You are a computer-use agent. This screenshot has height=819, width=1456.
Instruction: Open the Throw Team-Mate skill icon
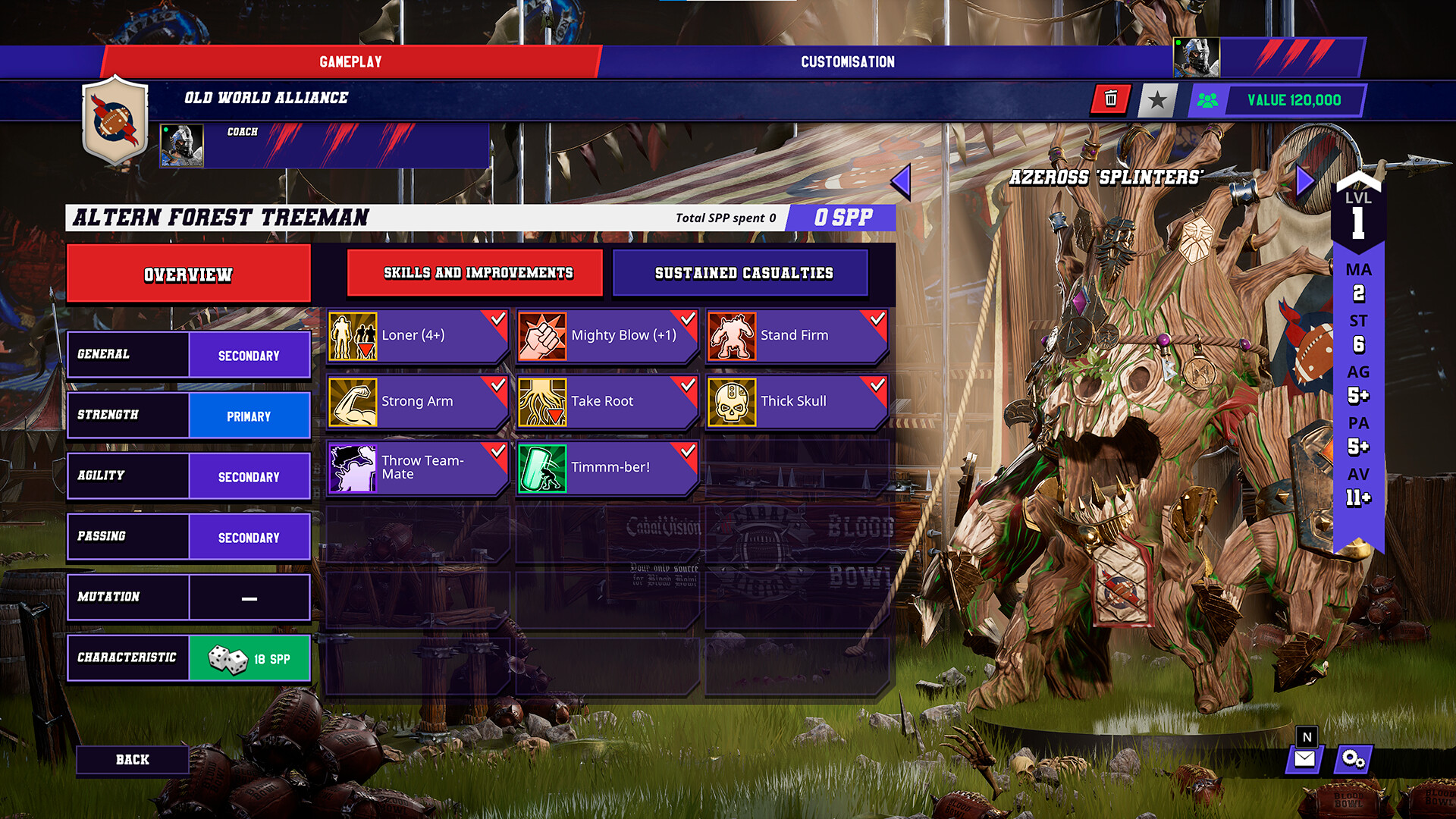[353, 467]
